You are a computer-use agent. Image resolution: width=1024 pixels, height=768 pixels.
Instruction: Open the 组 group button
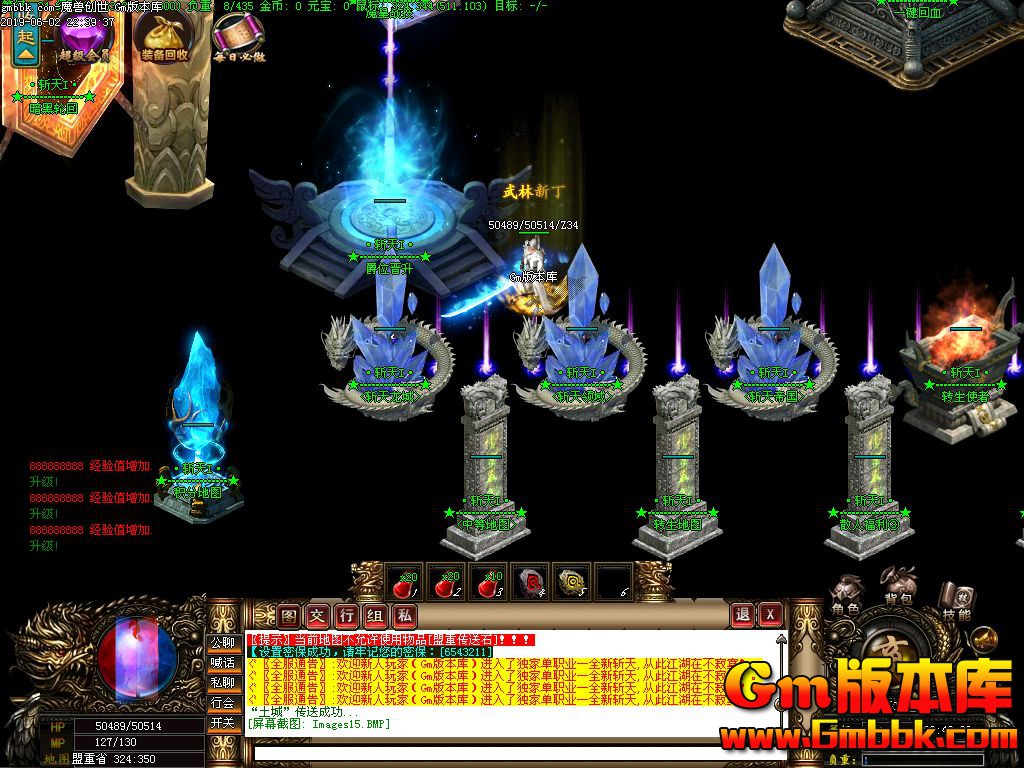pyautogui.click(x=375, y=615)
